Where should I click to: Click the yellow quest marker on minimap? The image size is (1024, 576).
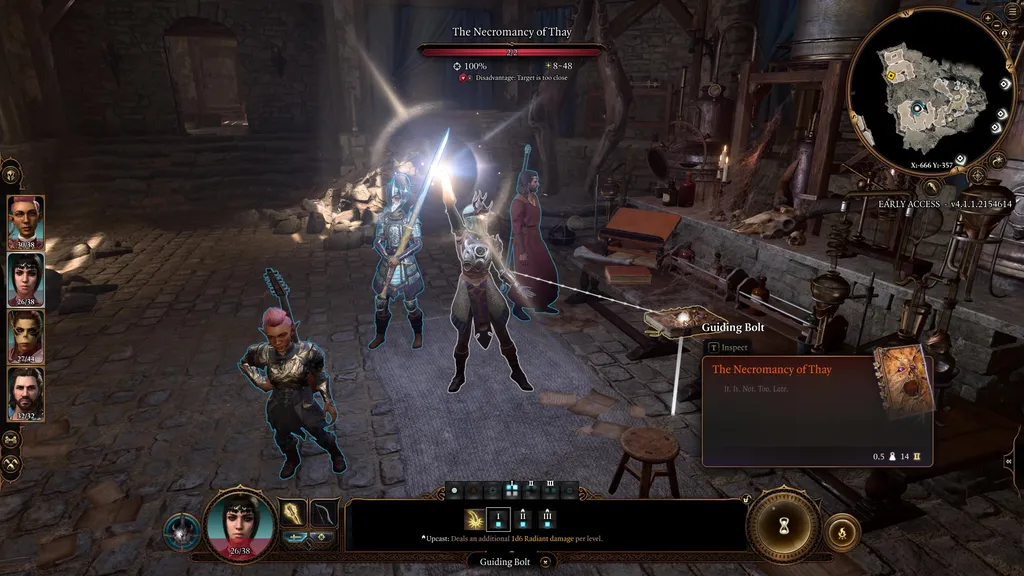pyautogui.click(x=891, y=76)
